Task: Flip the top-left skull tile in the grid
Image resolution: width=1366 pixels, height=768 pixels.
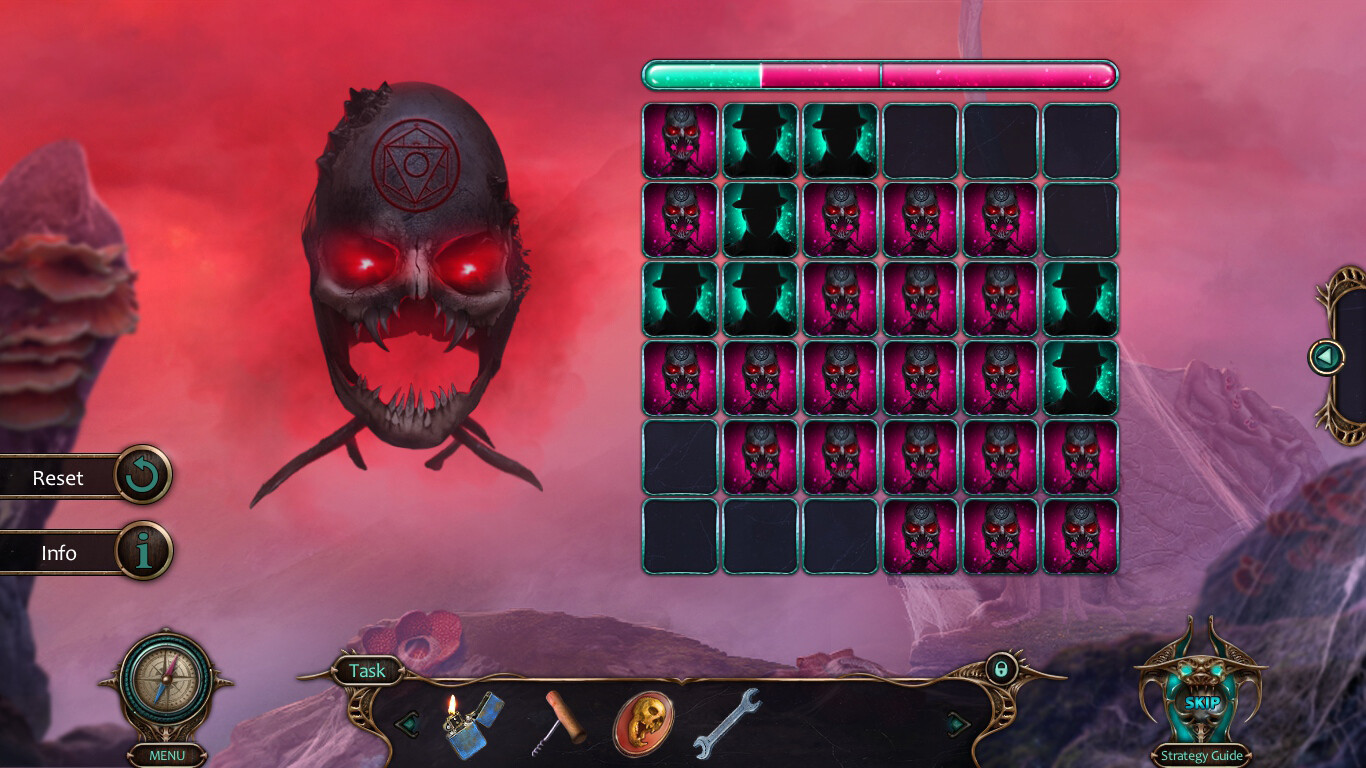Action: (680, 141)
